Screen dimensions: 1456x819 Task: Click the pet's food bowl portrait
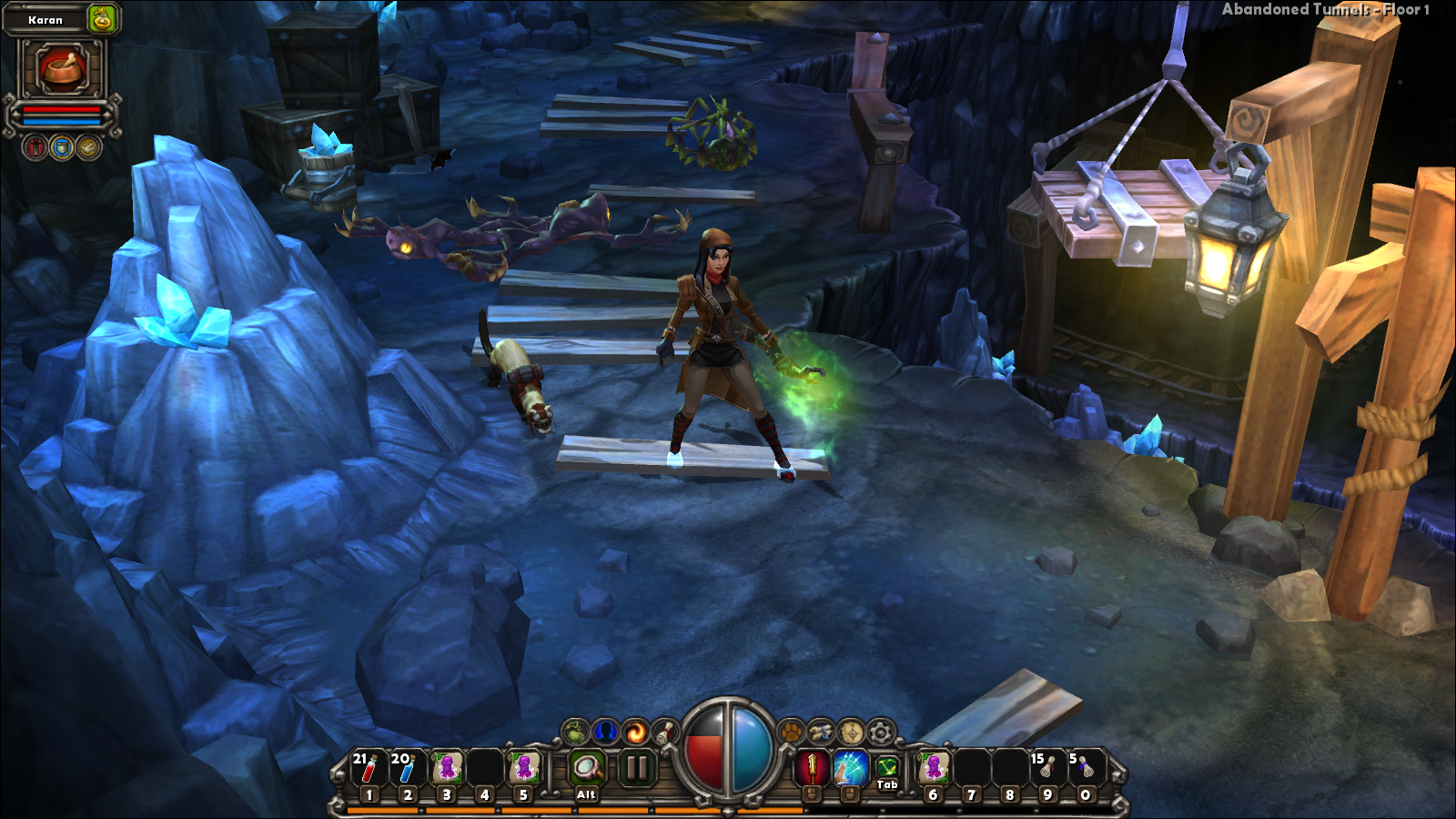pyautogui.click(x=62, y=69)
